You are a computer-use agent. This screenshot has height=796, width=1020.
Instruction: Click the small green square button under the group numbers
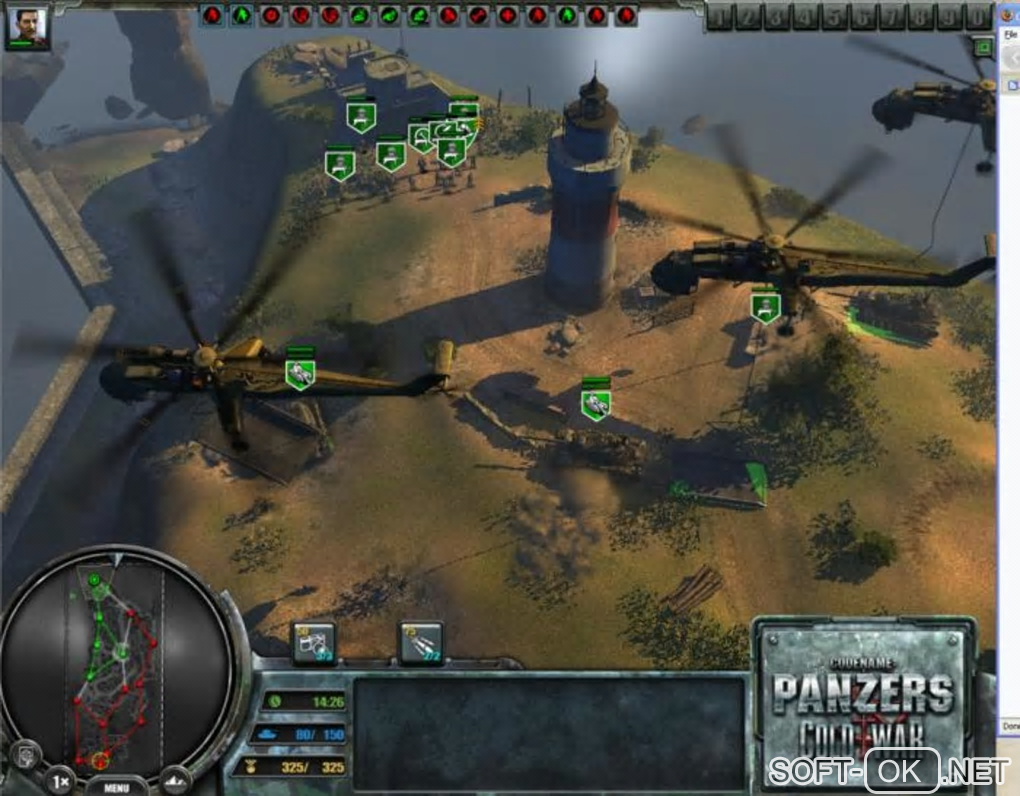[983, 46]
